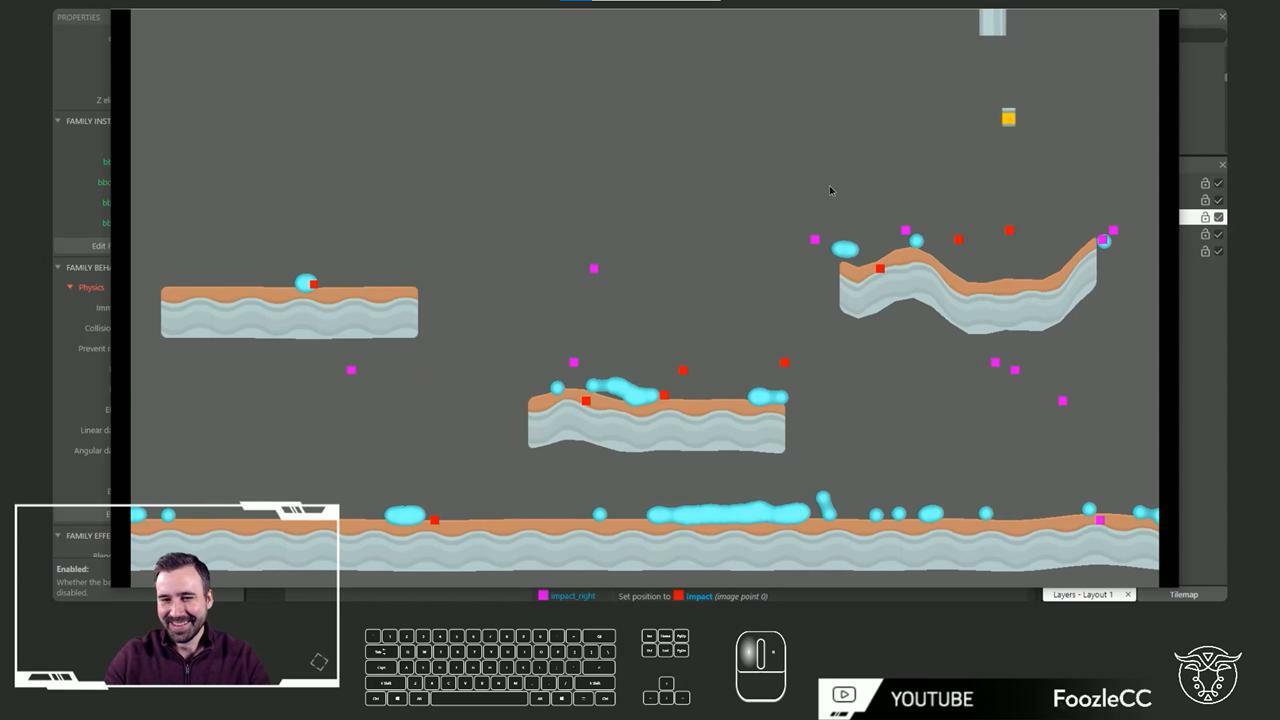Open the impact object via its status bar link
The width and height of the screenshot is (1280, 720).
coord(699,596)
